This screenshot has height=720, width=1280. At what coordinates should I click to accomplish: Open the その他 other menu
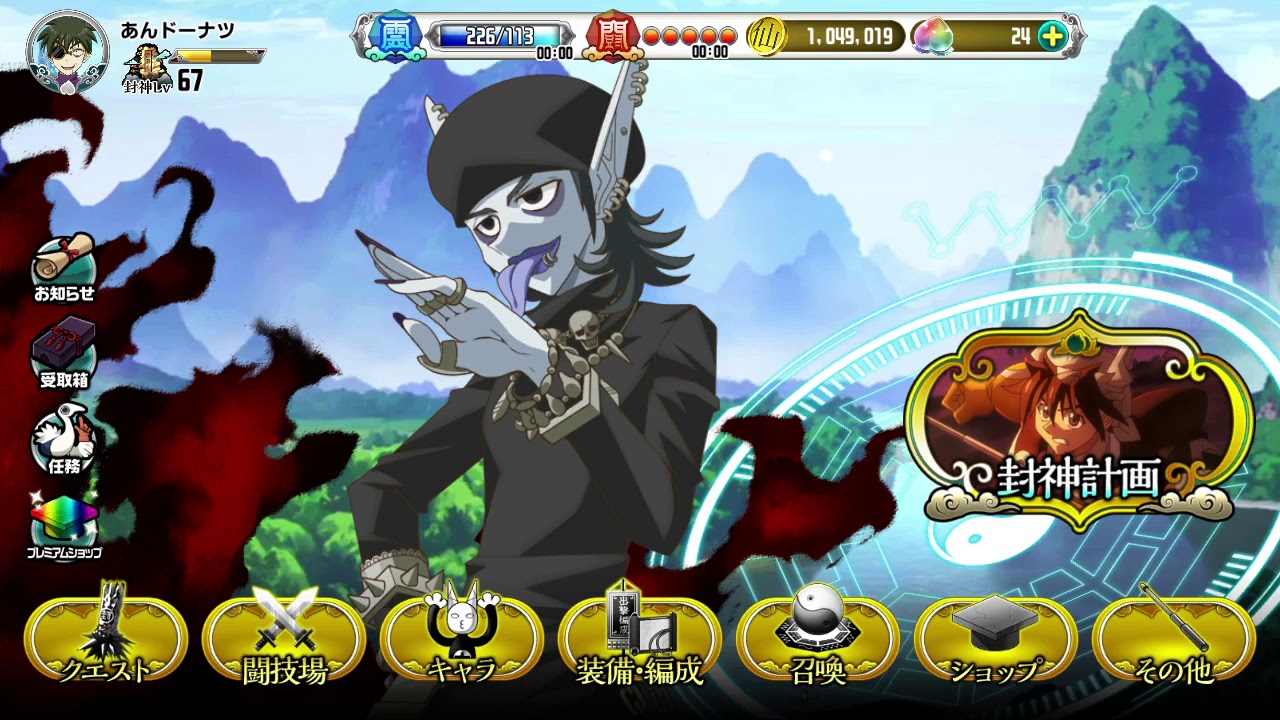tap(1174, 640)
